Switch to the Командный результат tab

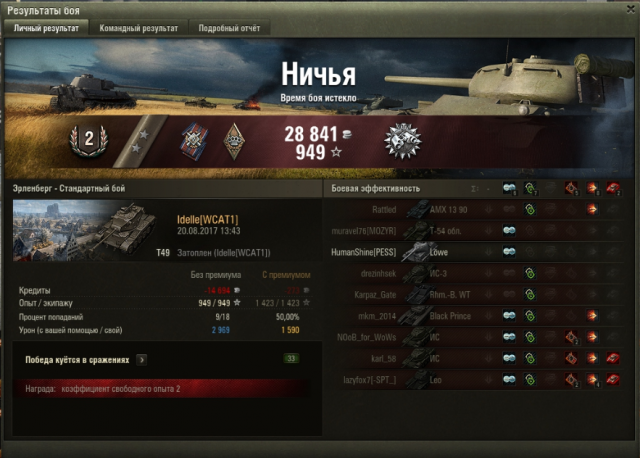click(x=139, y=28)
